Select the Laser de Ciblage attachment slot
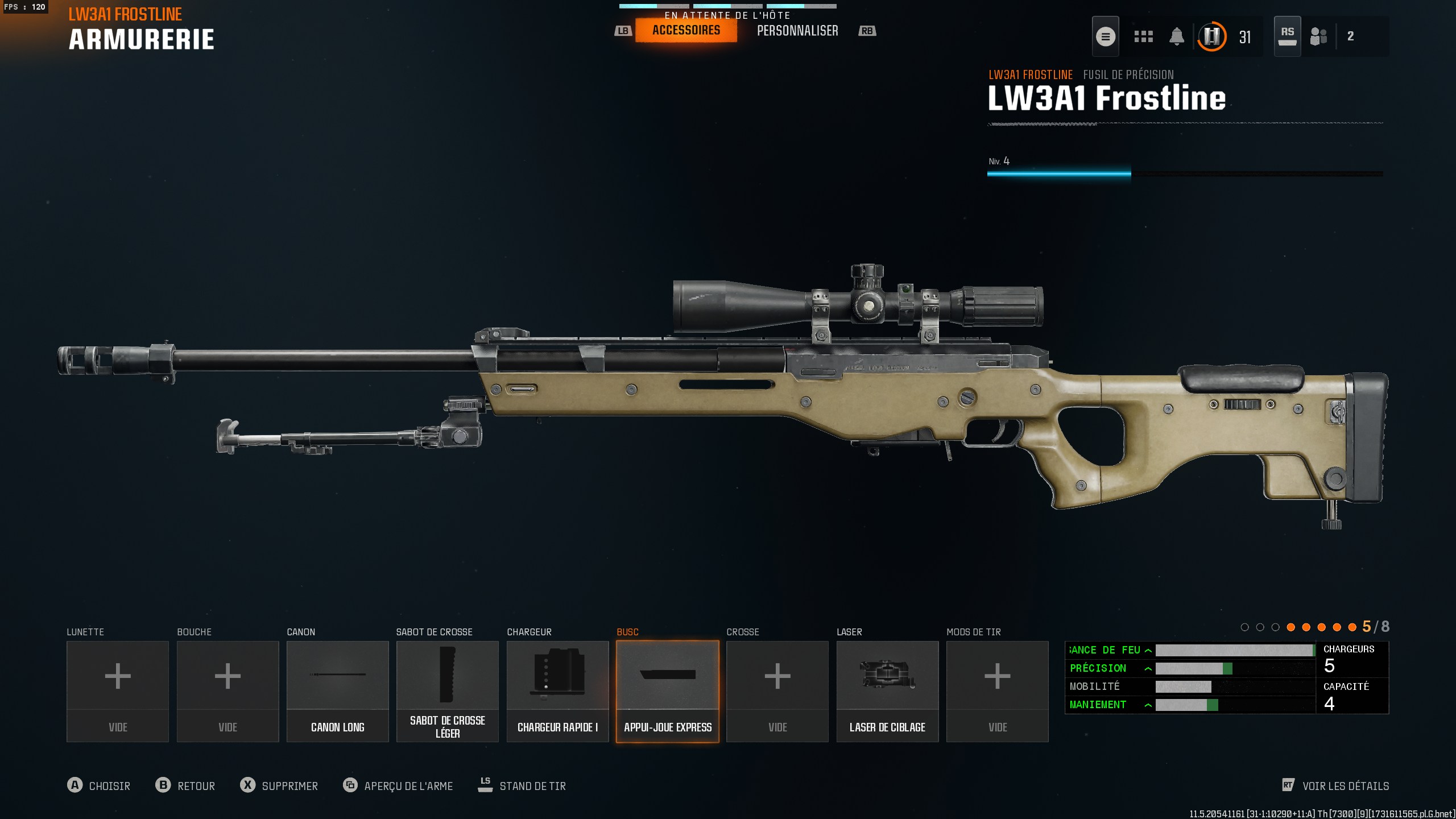The height and width of the screenshot is (819, 1456). point(887,691)
